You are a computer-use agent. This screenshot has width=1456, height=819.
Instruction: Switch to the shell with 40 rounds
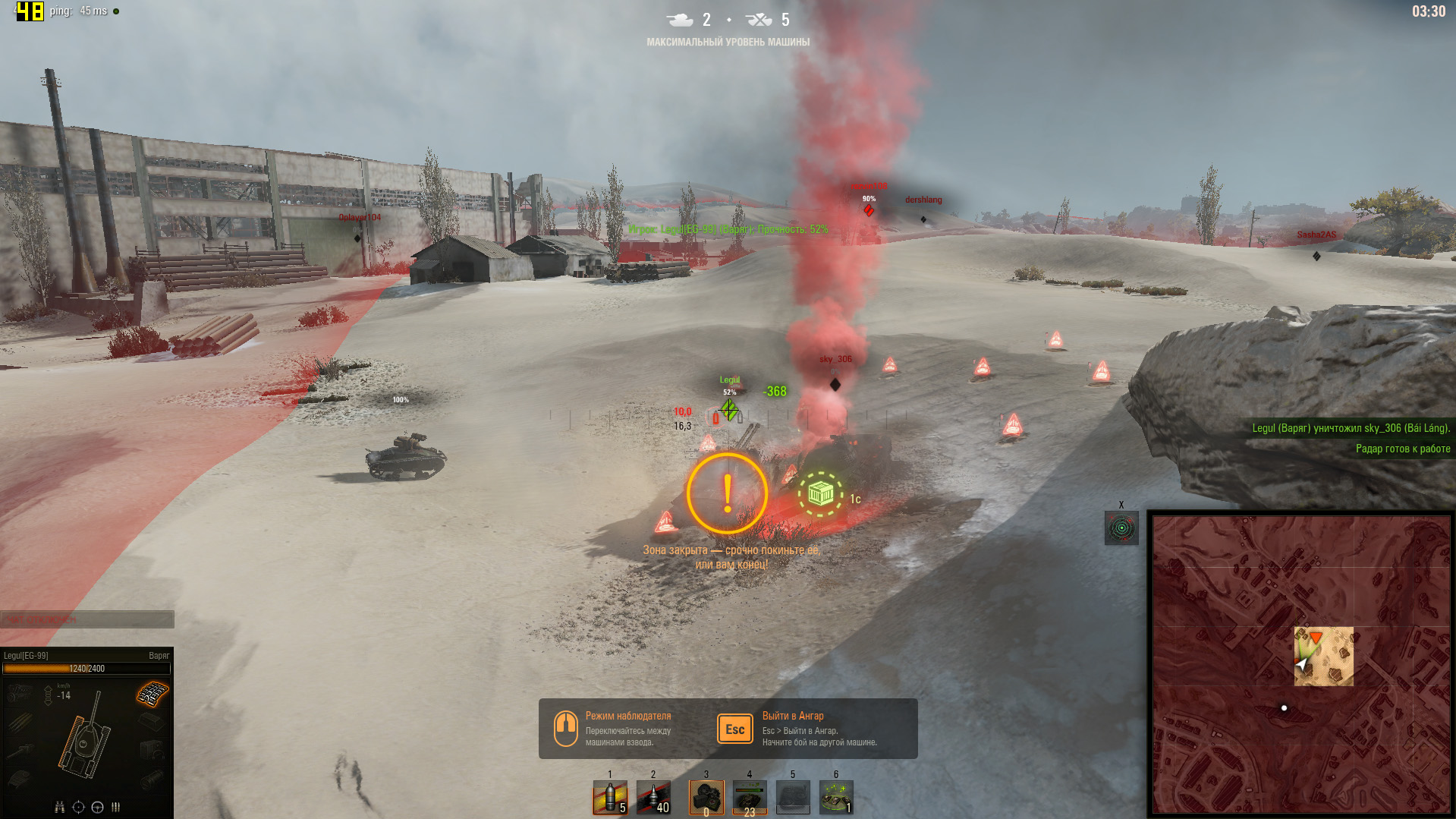[x=653, y=798]
